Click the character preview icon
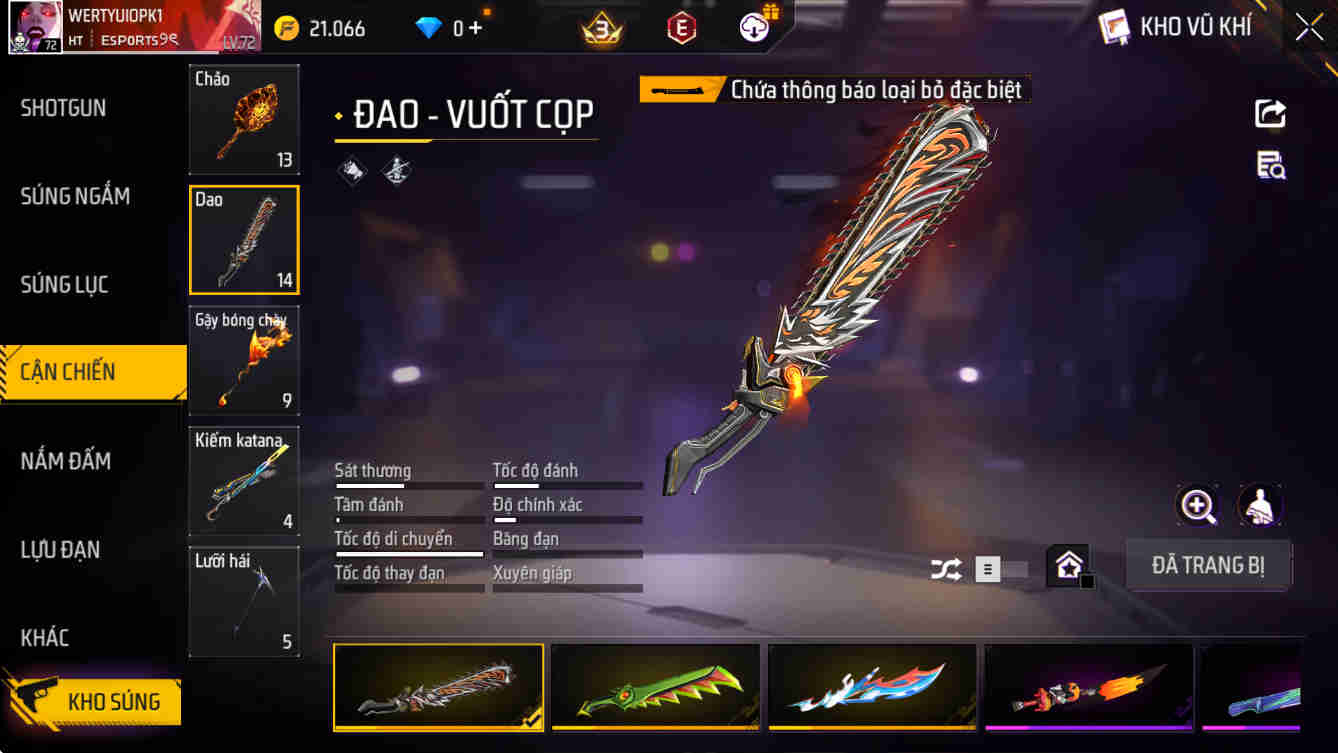Image resolution: width=1338 pixels, height=753 pixels. tap(1260, 507)
